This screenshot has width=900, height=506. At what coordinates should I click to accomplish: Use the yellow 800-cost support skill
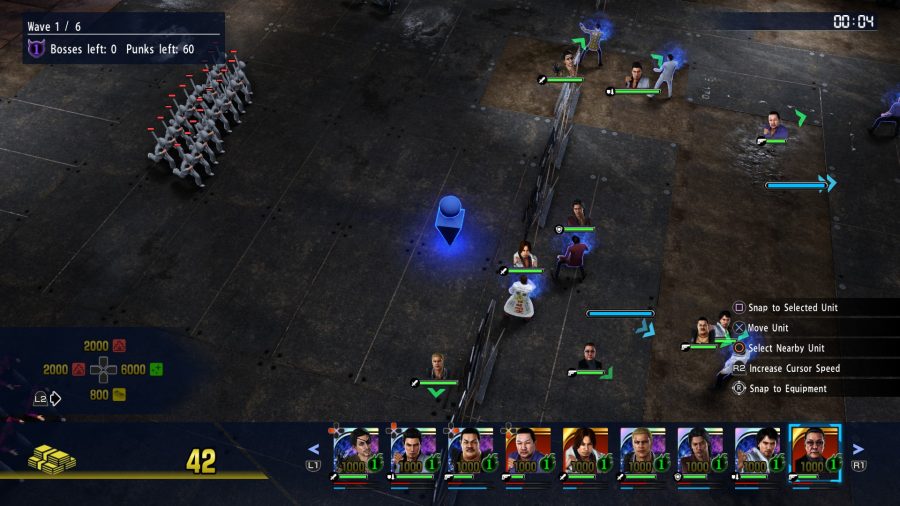pos(119,394)
